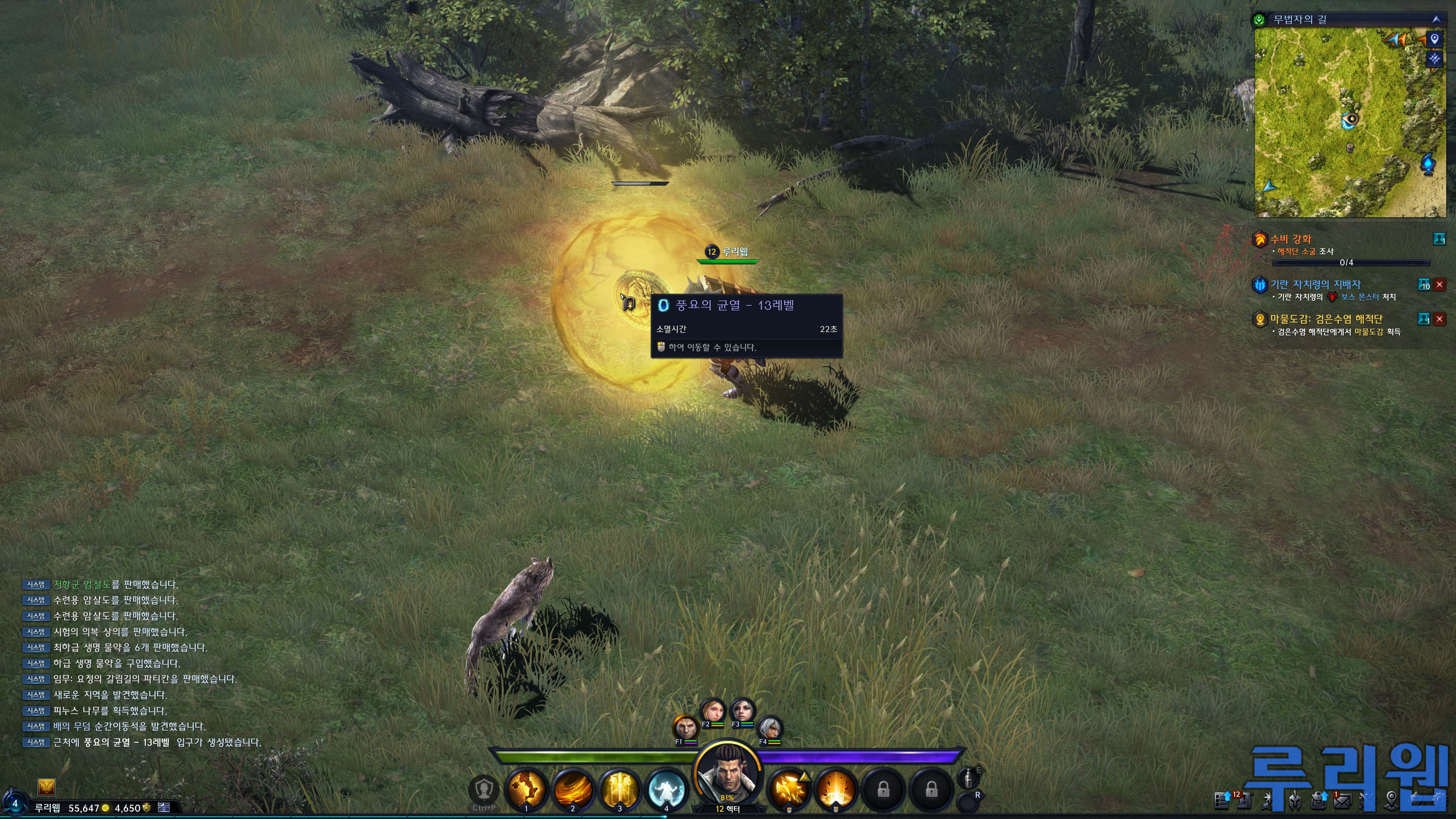
Task: Activate the skill in hotbar slot 1
Action: click(526, 789)
